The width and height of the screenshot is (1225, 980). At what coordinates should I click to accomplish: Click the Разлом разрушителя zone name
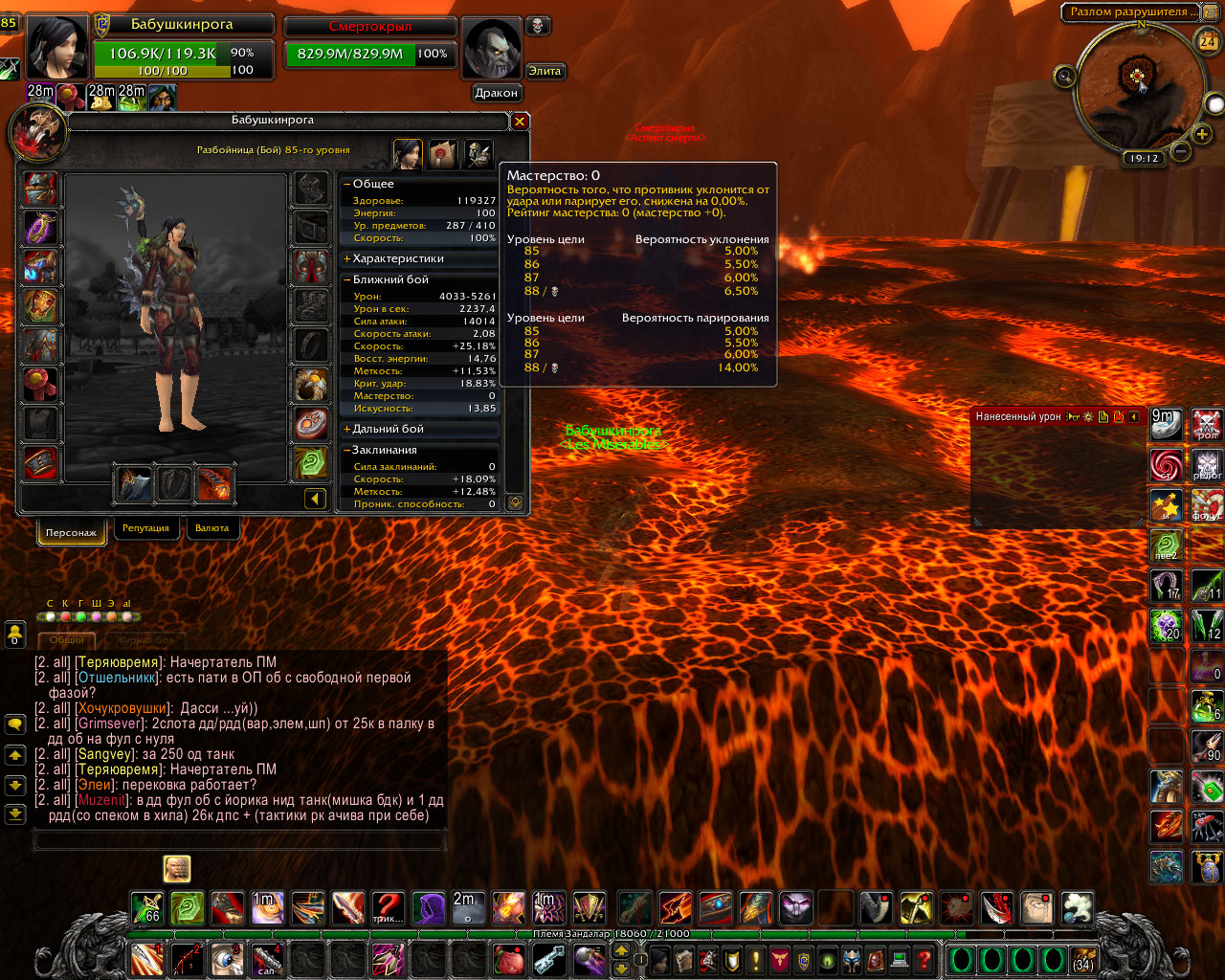[1129, 12]
